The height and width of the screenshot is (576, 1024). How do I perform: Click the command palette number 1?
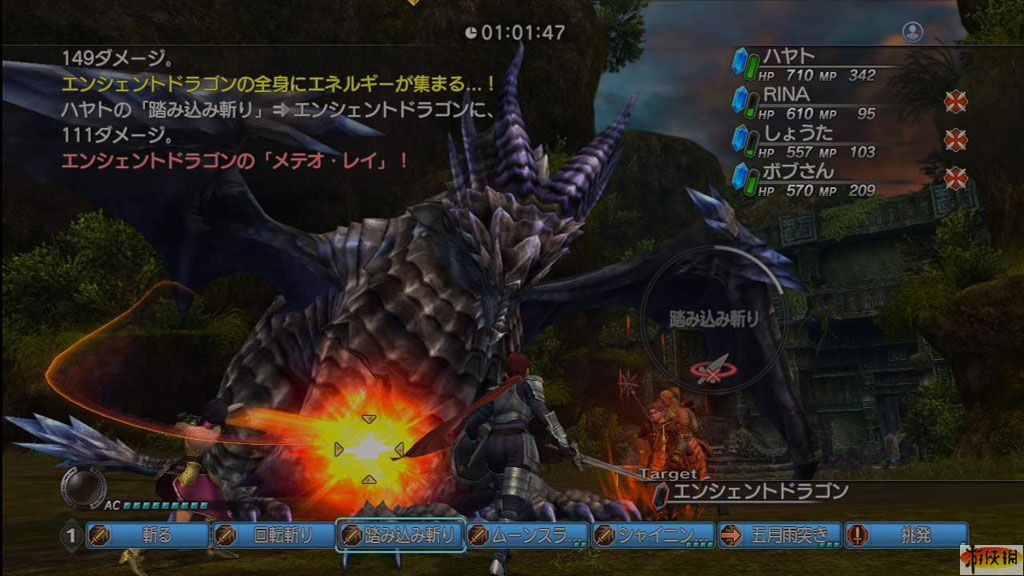tap(71, 535)
